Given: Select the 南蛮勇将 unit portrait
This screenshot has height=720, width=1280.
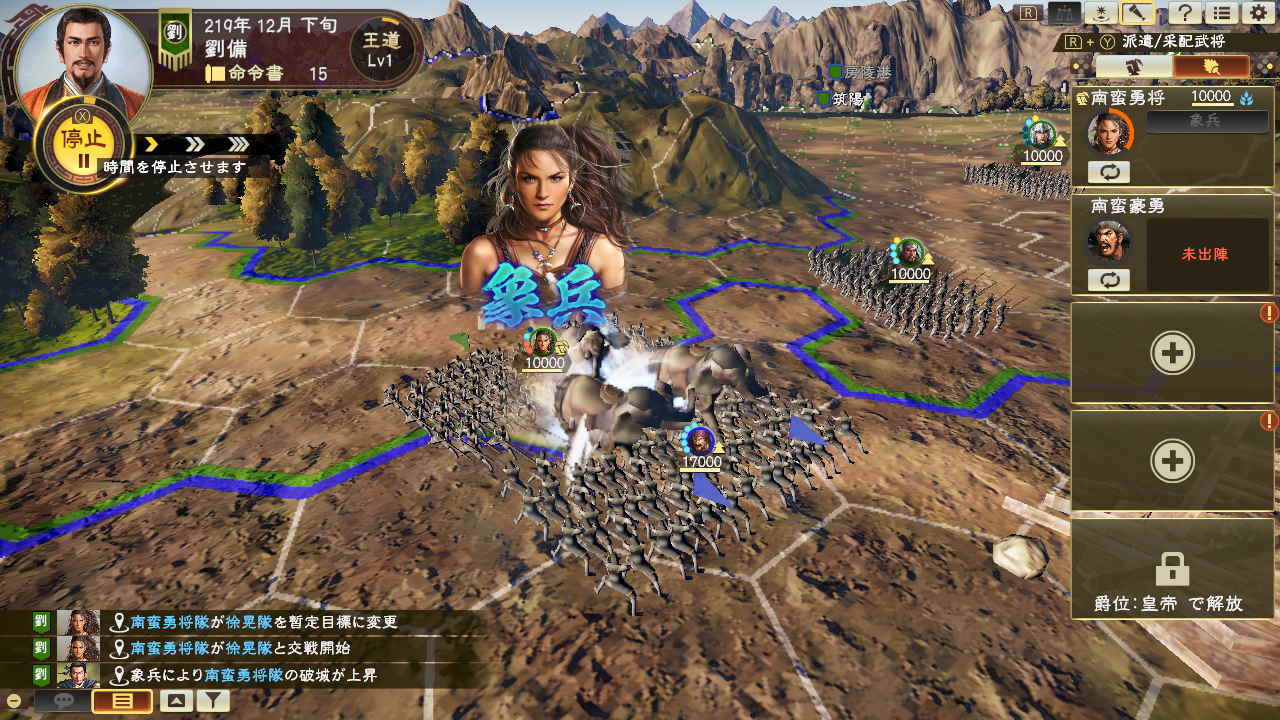Looking at the screenshot, I should pos(1109,131).
